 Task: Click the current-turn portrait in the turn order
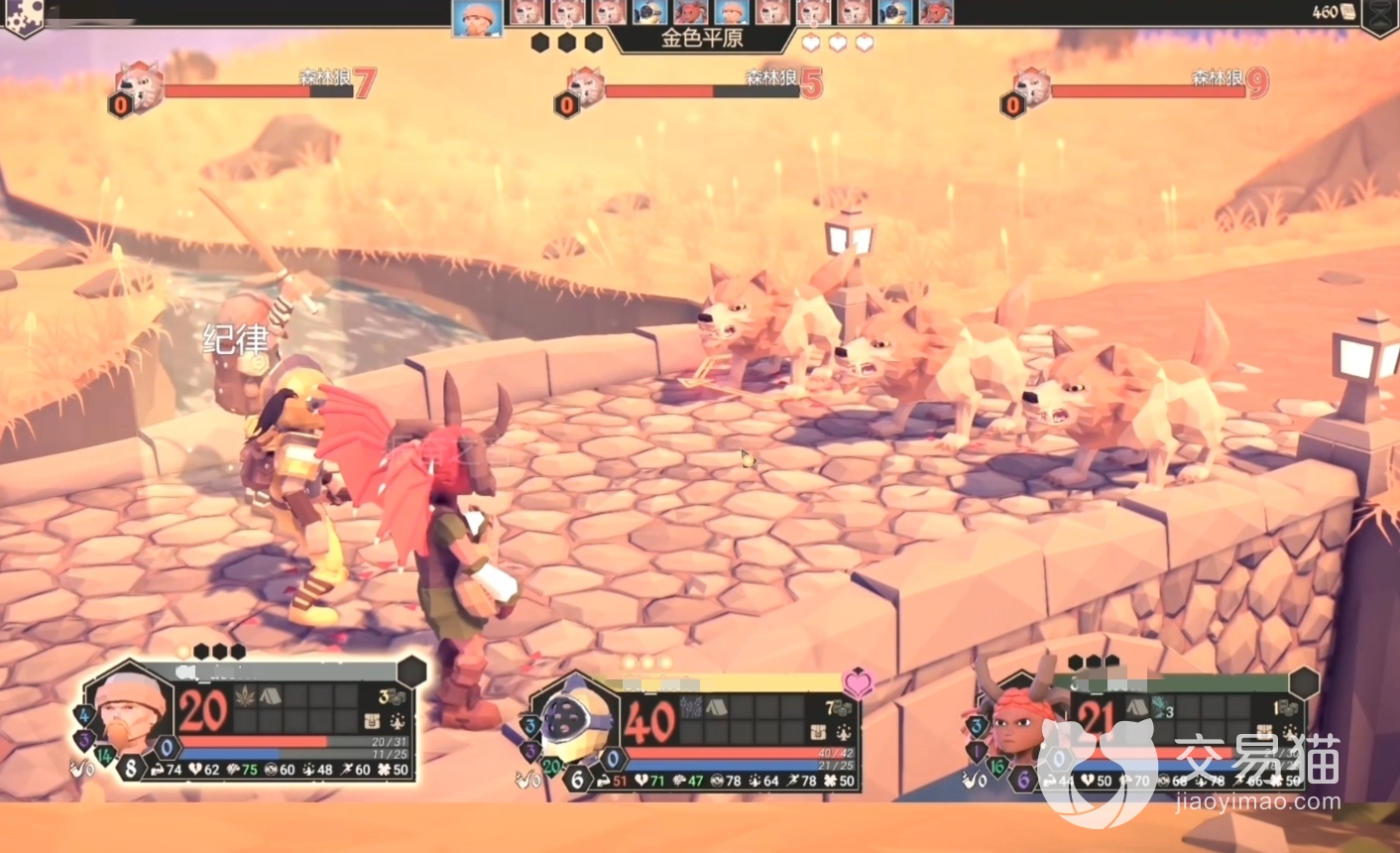(477, 18)
